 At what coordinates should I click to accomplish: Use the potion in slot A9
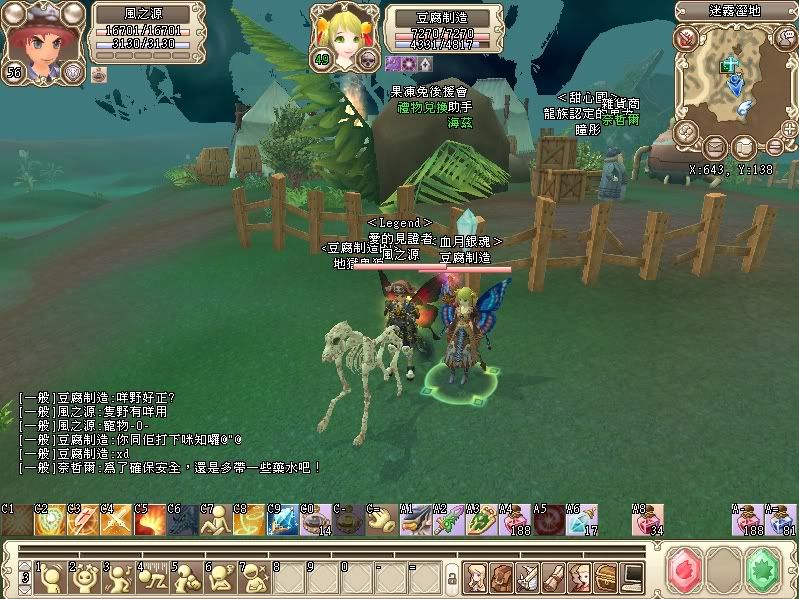click(645, 520)
